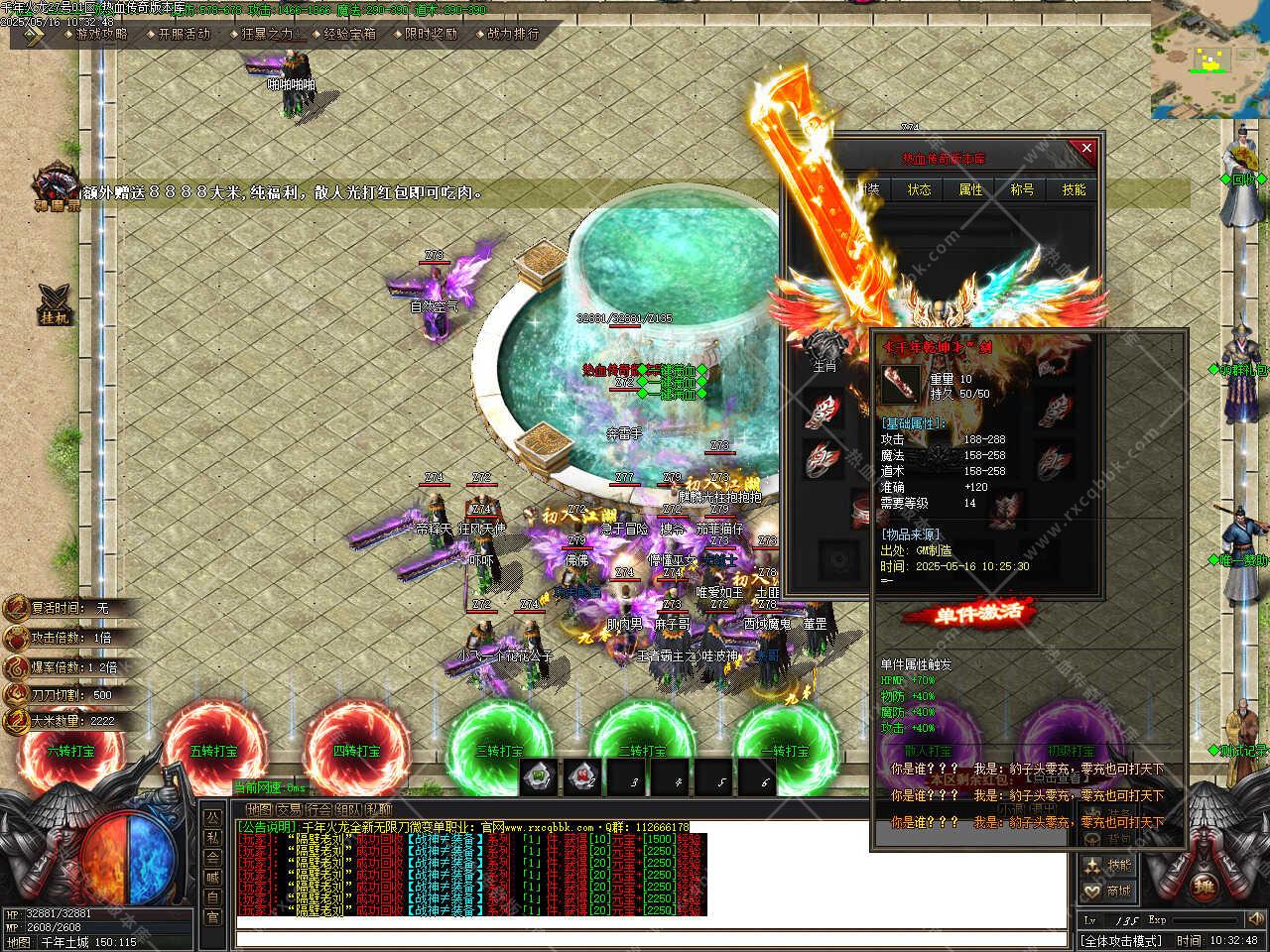The width and height of the screenshot is (1270, 952).
Task: Open the 经验宝箱 menu
Action: [349, 34]
